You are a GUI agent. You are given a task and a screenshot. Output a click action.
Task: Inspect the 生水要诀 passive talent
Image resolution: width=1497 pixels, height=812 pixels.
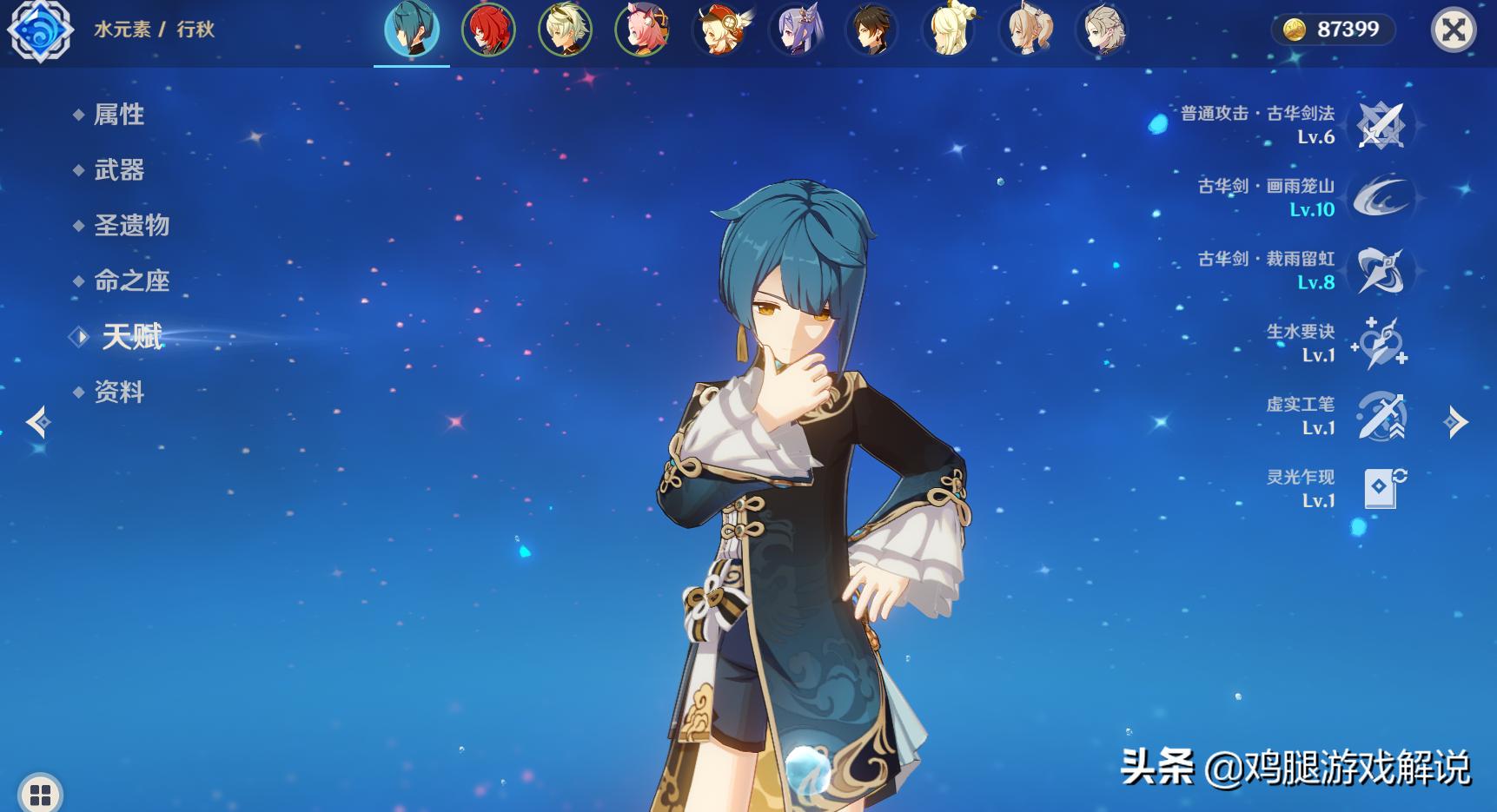coord(1381,344)
